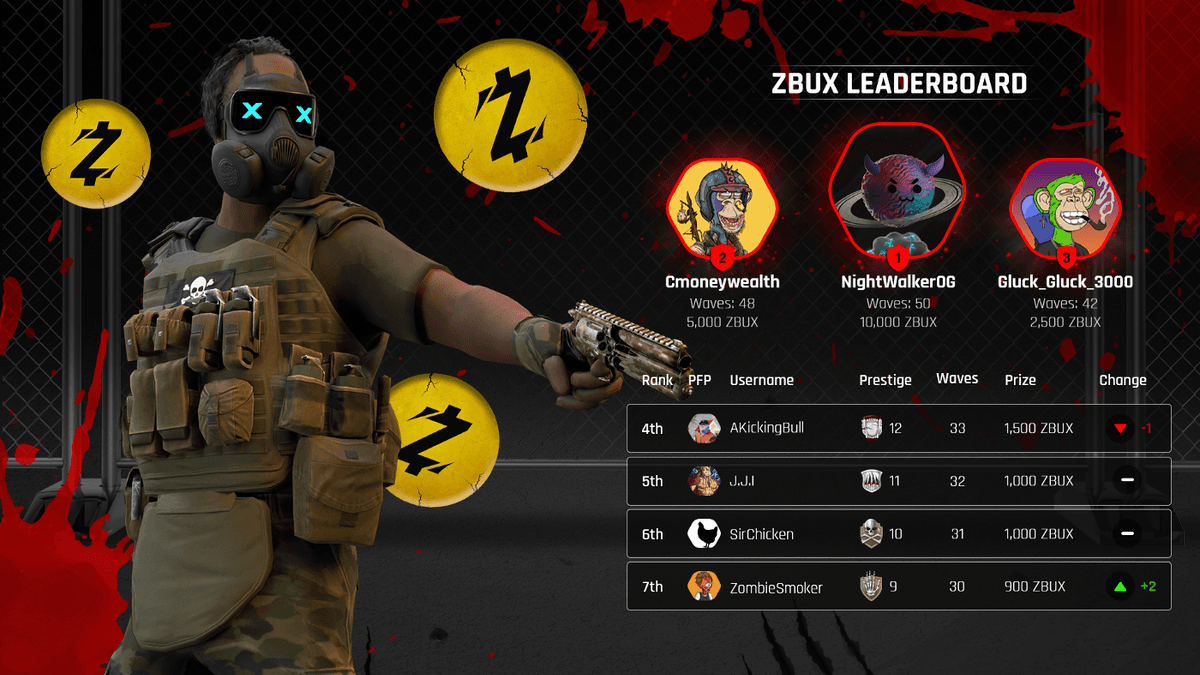Sort by the Prestige column header
This screenshot has width=1200, height=675.
[x=885, y=380]
